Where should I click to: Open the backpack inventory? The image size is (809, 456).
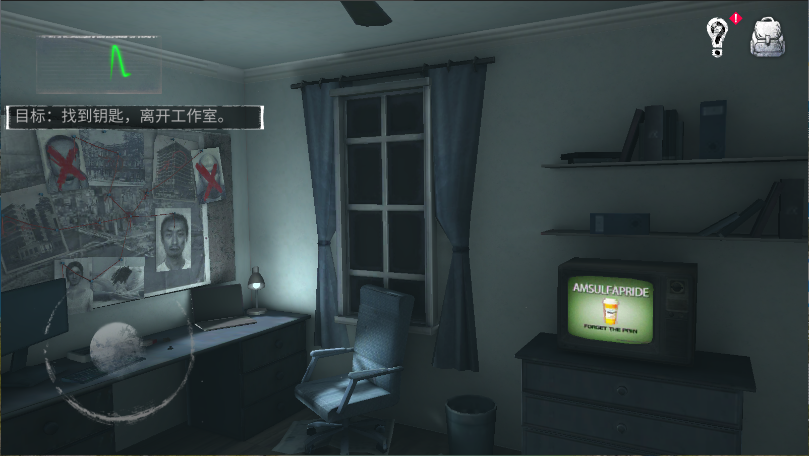(x=767, y=37)
